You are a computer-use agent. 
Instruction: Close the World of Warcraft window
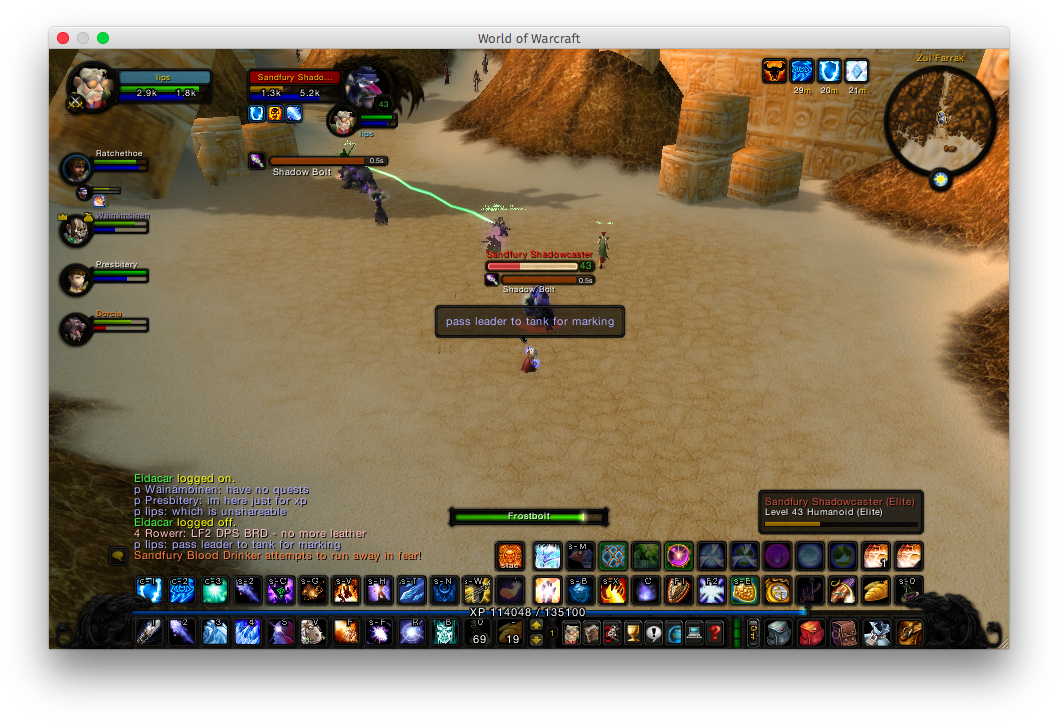63,38
